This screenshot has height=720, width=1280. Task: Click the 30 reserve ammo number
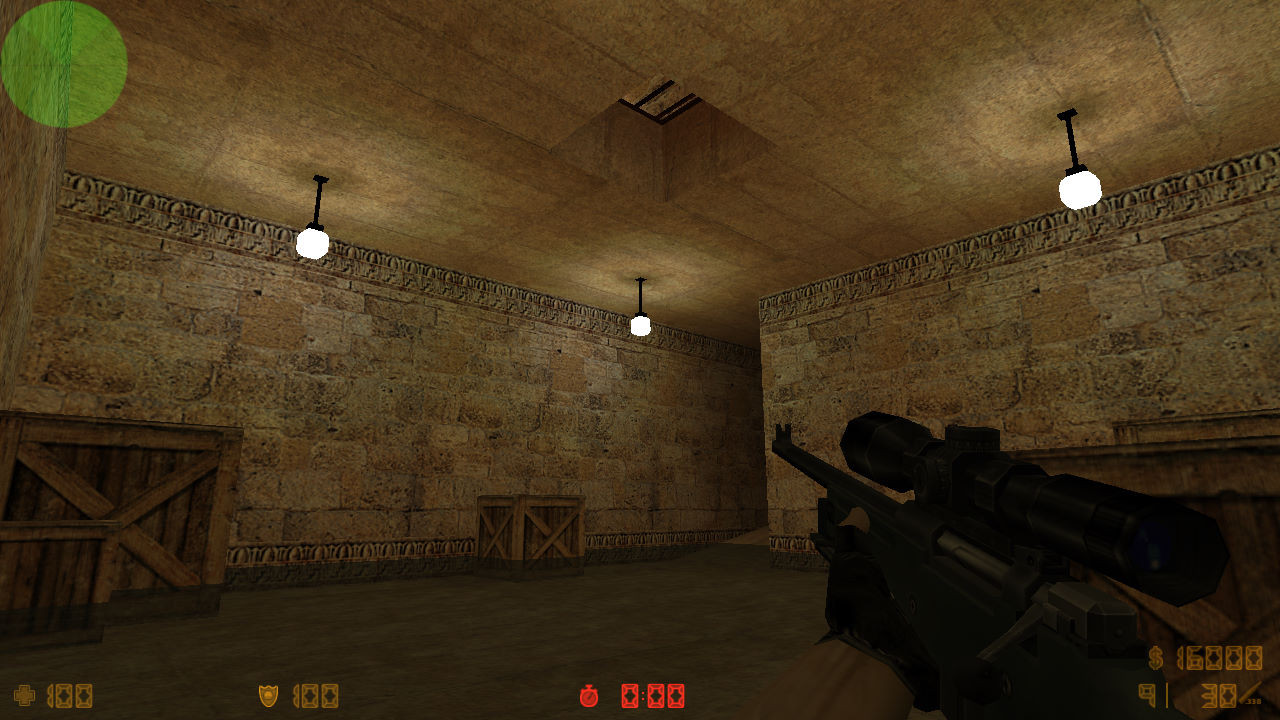click(1218, 696)
